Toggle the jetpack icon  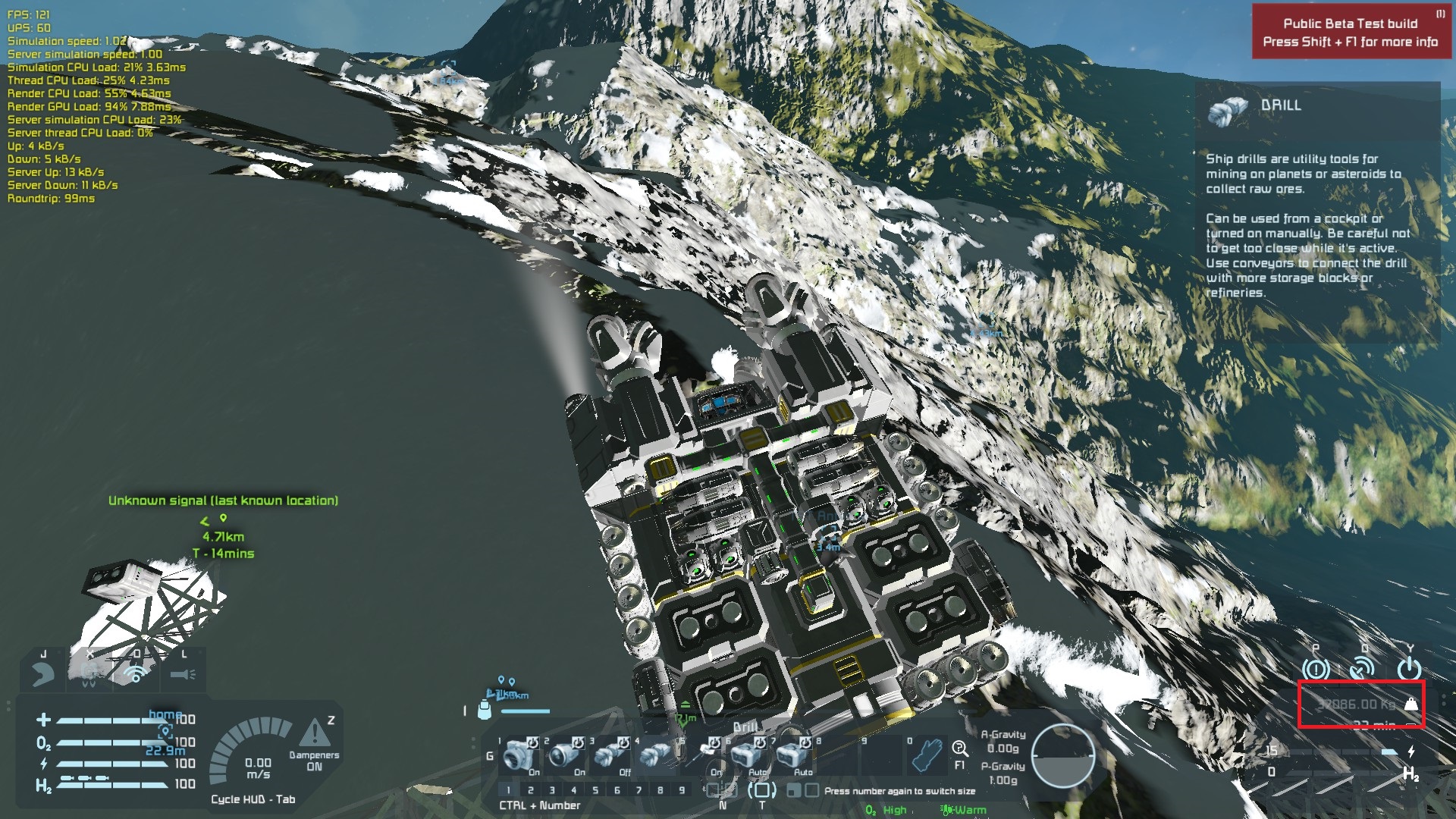coord(89,673)
